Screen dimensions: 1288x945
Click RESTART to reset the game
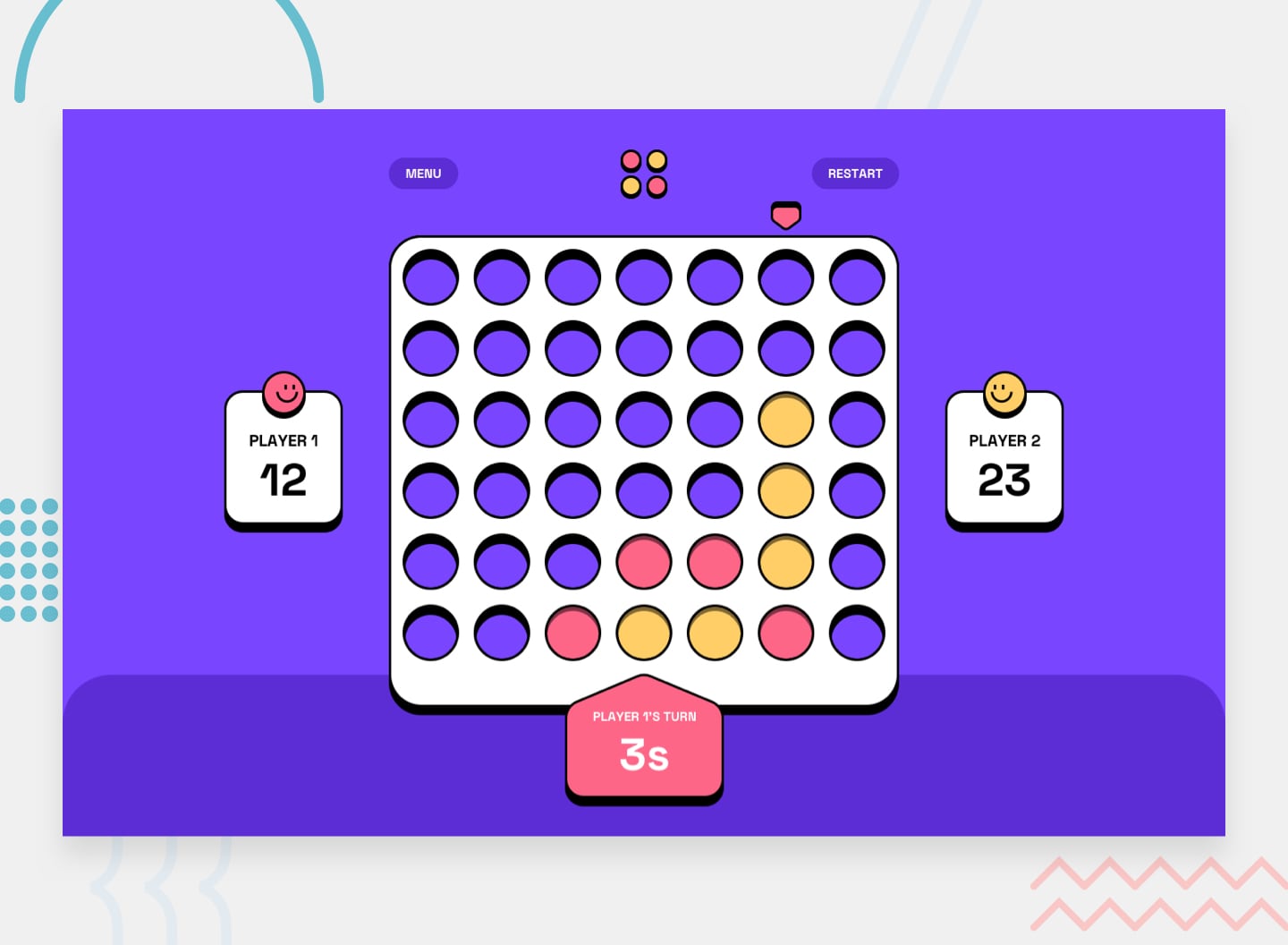(x=855, y=174)
